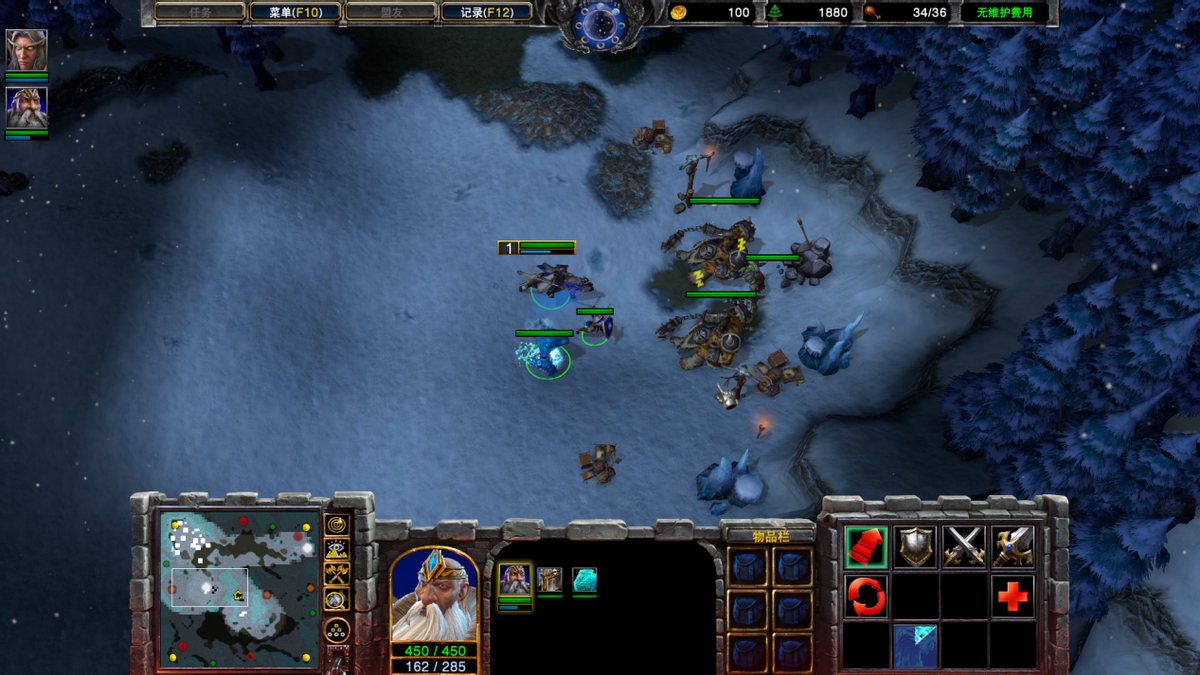Open the 记录 (F12) message log

tap(487, 13)
